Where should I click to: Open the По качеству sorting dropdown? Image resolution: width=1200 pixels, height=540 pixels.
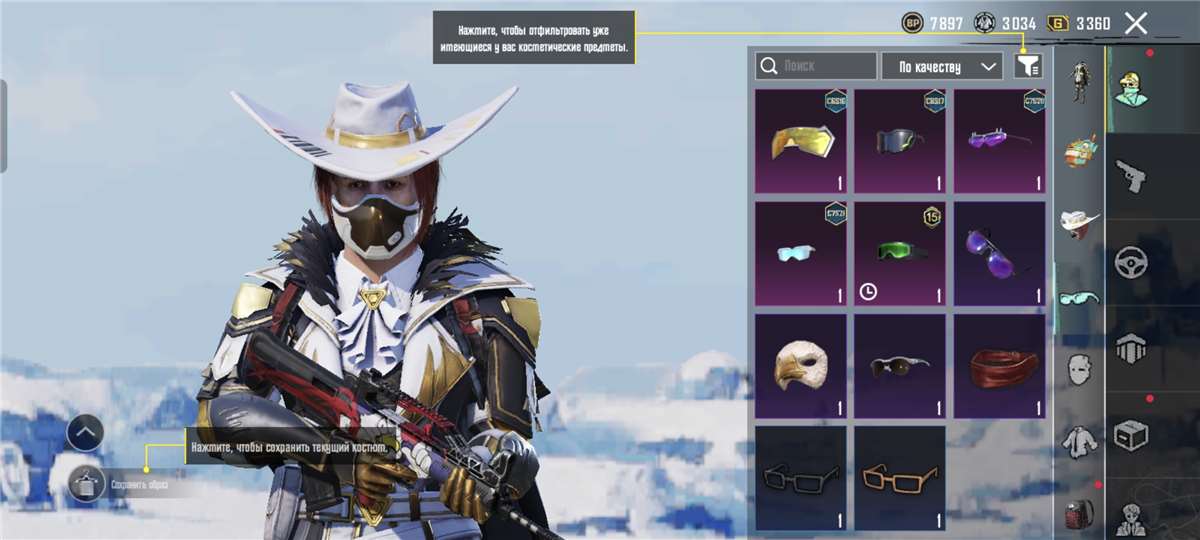(942, 66)
